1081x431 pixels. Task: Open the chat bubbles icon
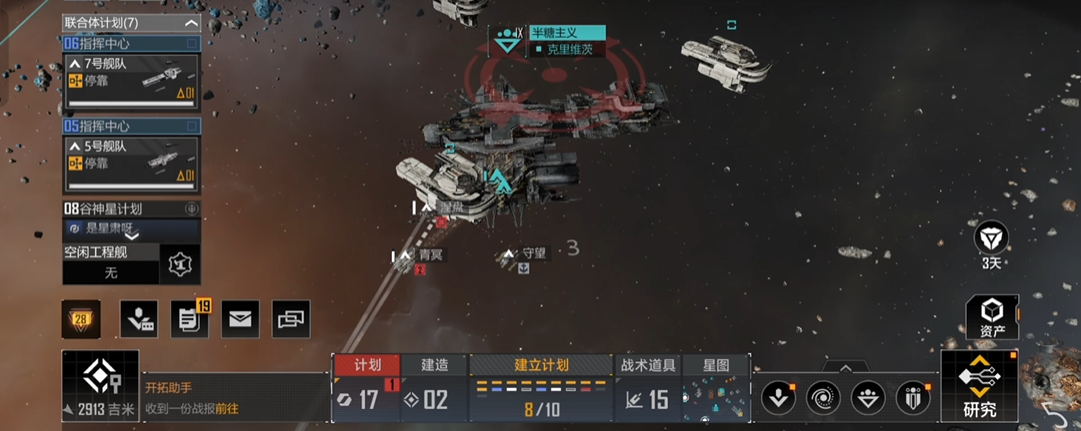(291, 319)
